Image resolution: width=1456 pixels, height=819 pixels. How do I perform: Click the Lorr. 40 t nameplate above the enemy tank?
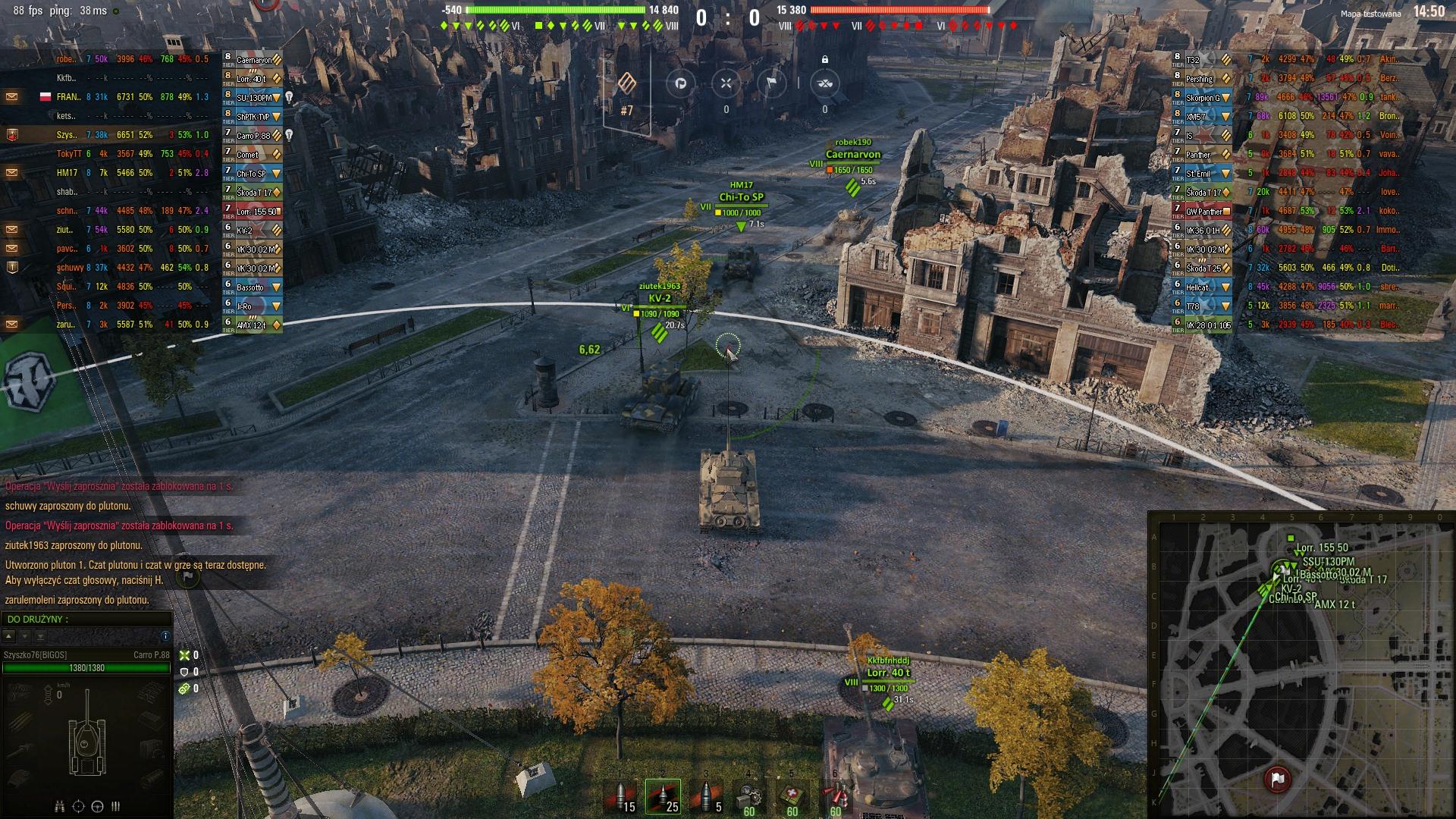pyautogui.click(x=889, y=671)
